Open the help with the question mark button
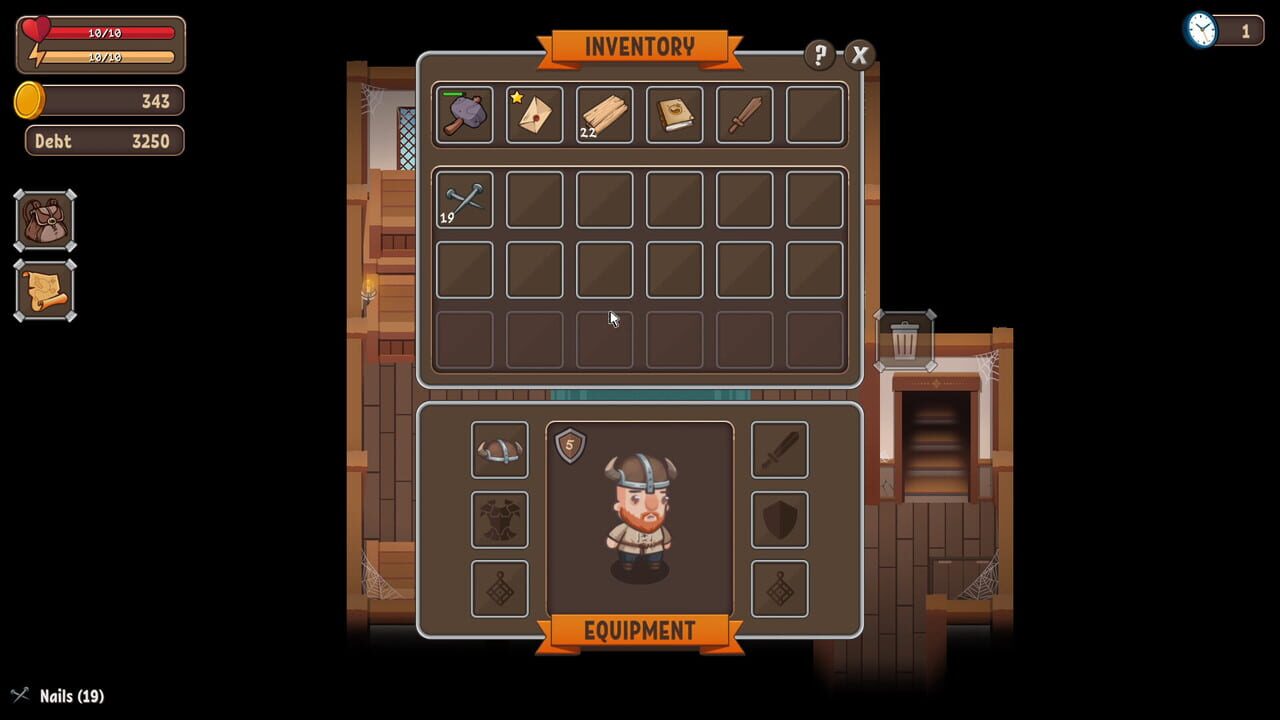 click(820, 56)
